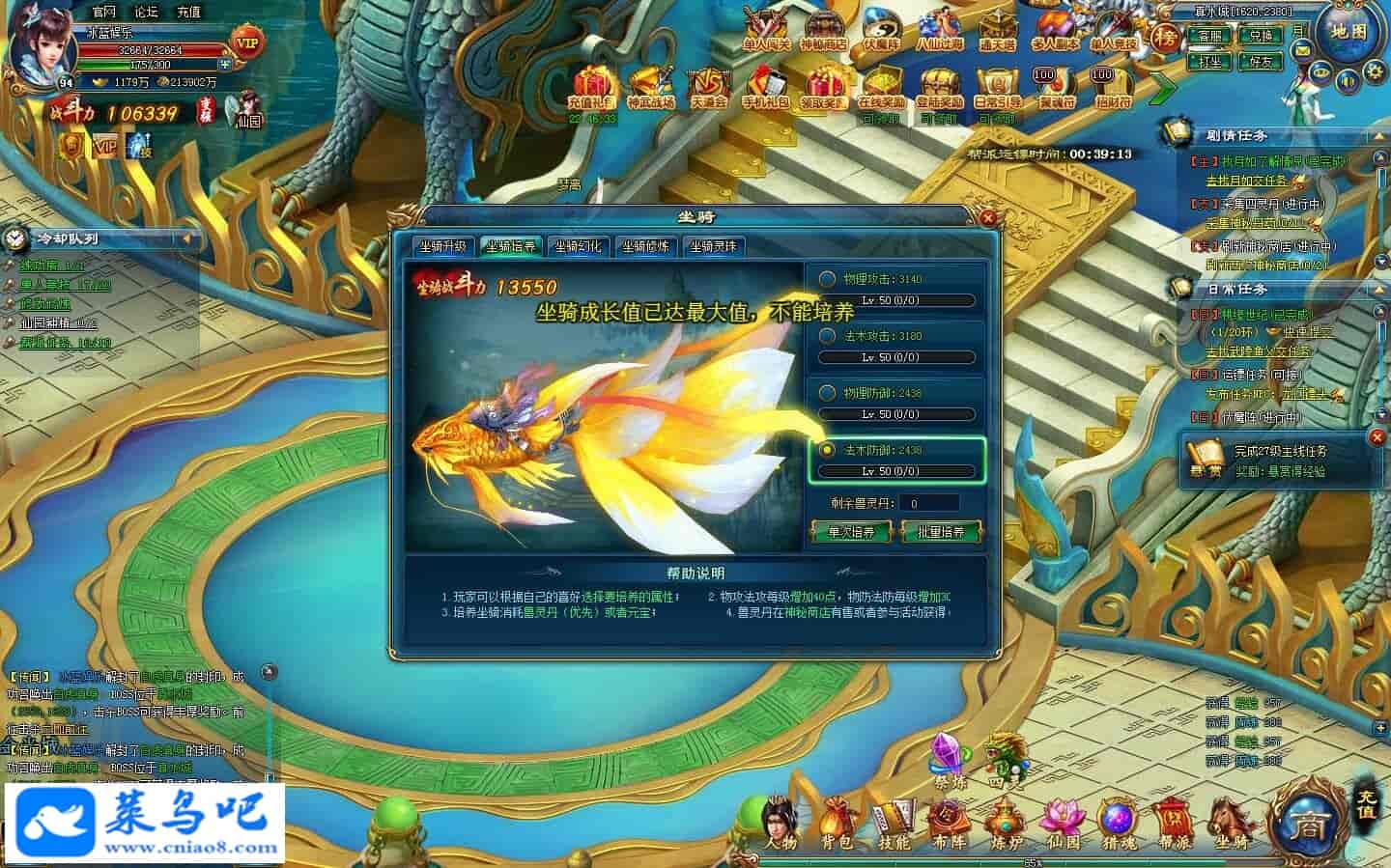This screenshot has height=868, width=1391.
Task: Close the 悬赏 bounty notification
Action: 1377,437
